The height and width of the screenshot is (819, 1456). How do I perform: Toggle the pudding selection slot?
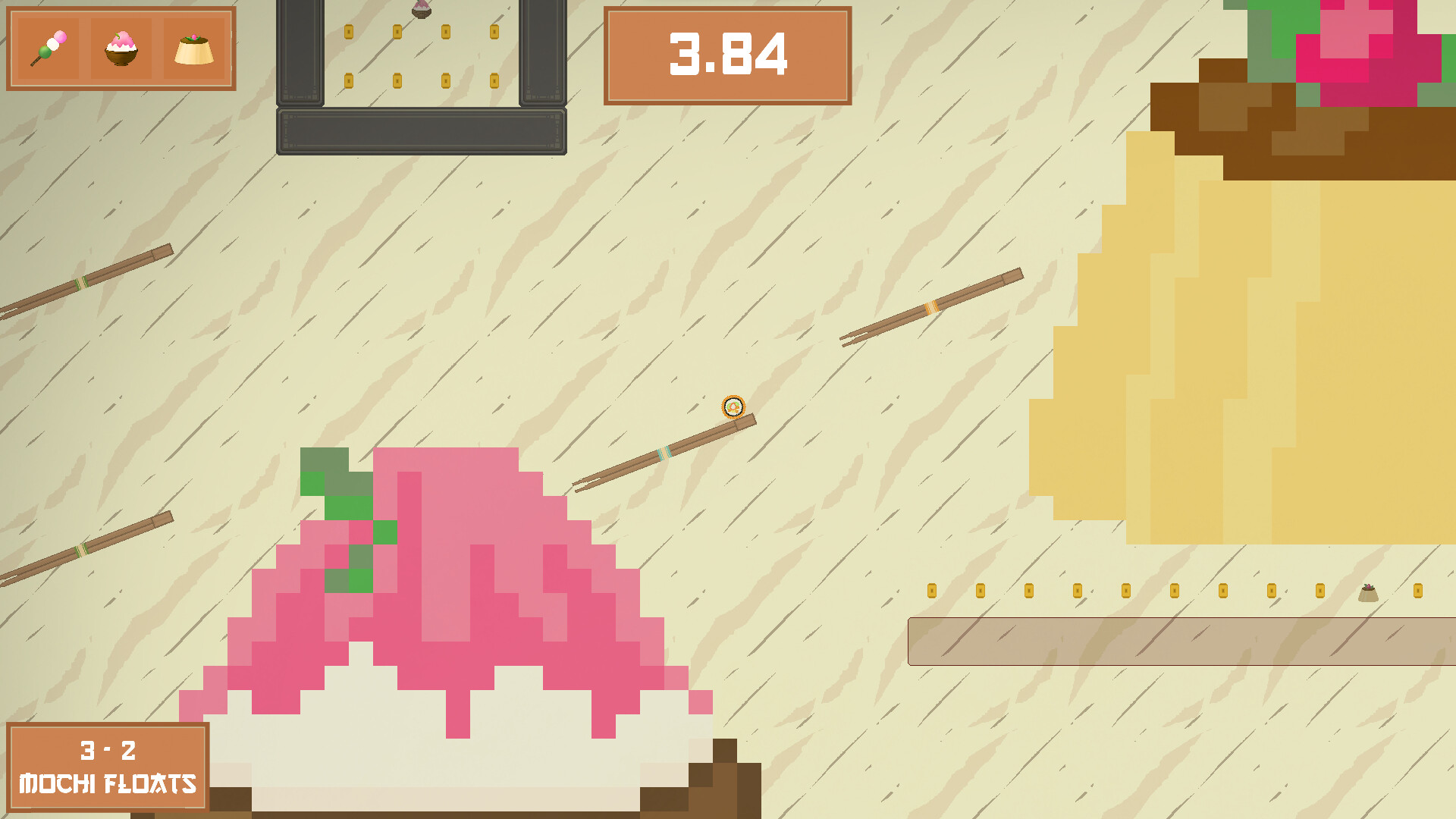194,47
